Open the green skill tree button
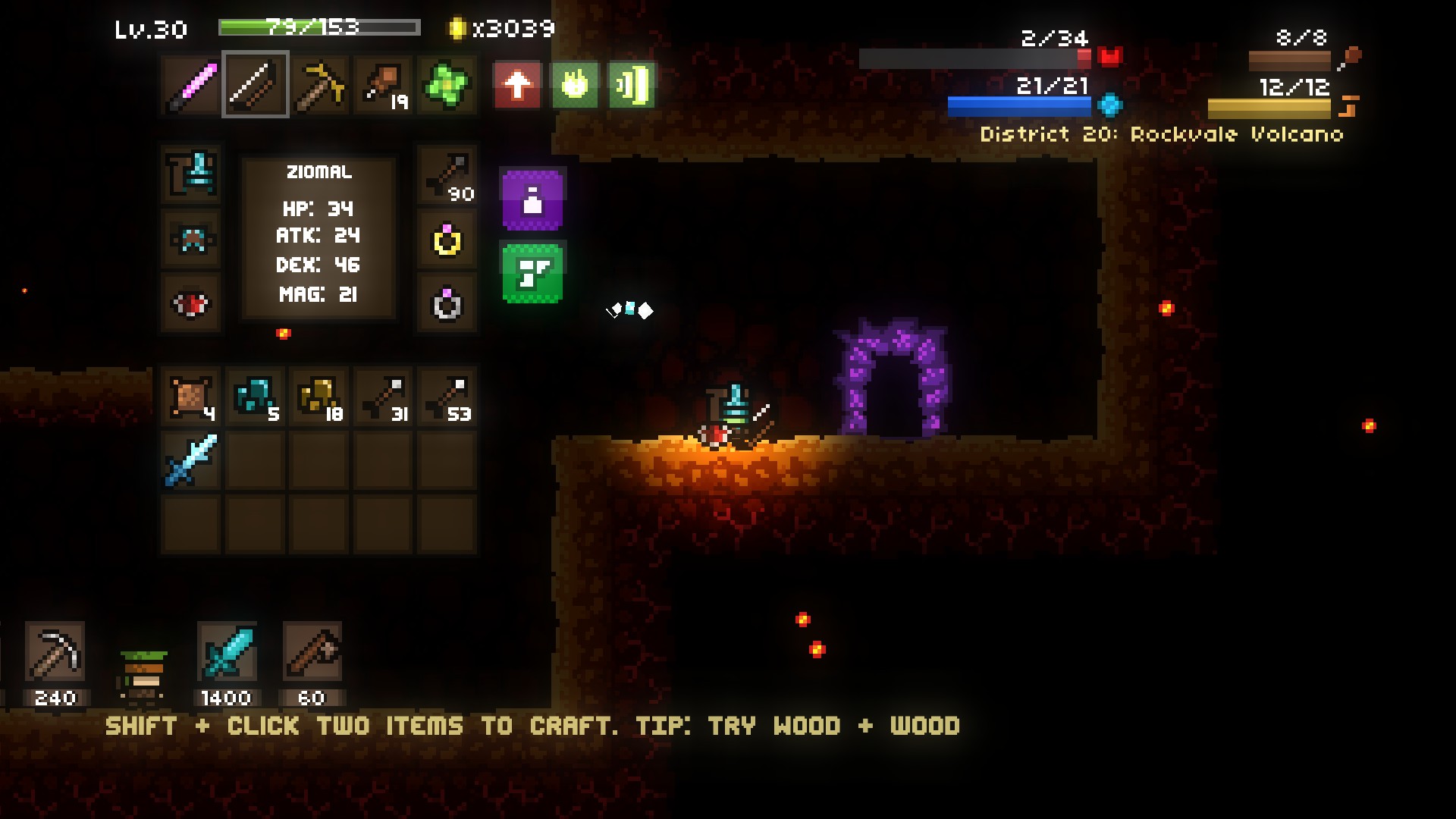The width and height of the screenshot is (1456, 819). point(532,273)
